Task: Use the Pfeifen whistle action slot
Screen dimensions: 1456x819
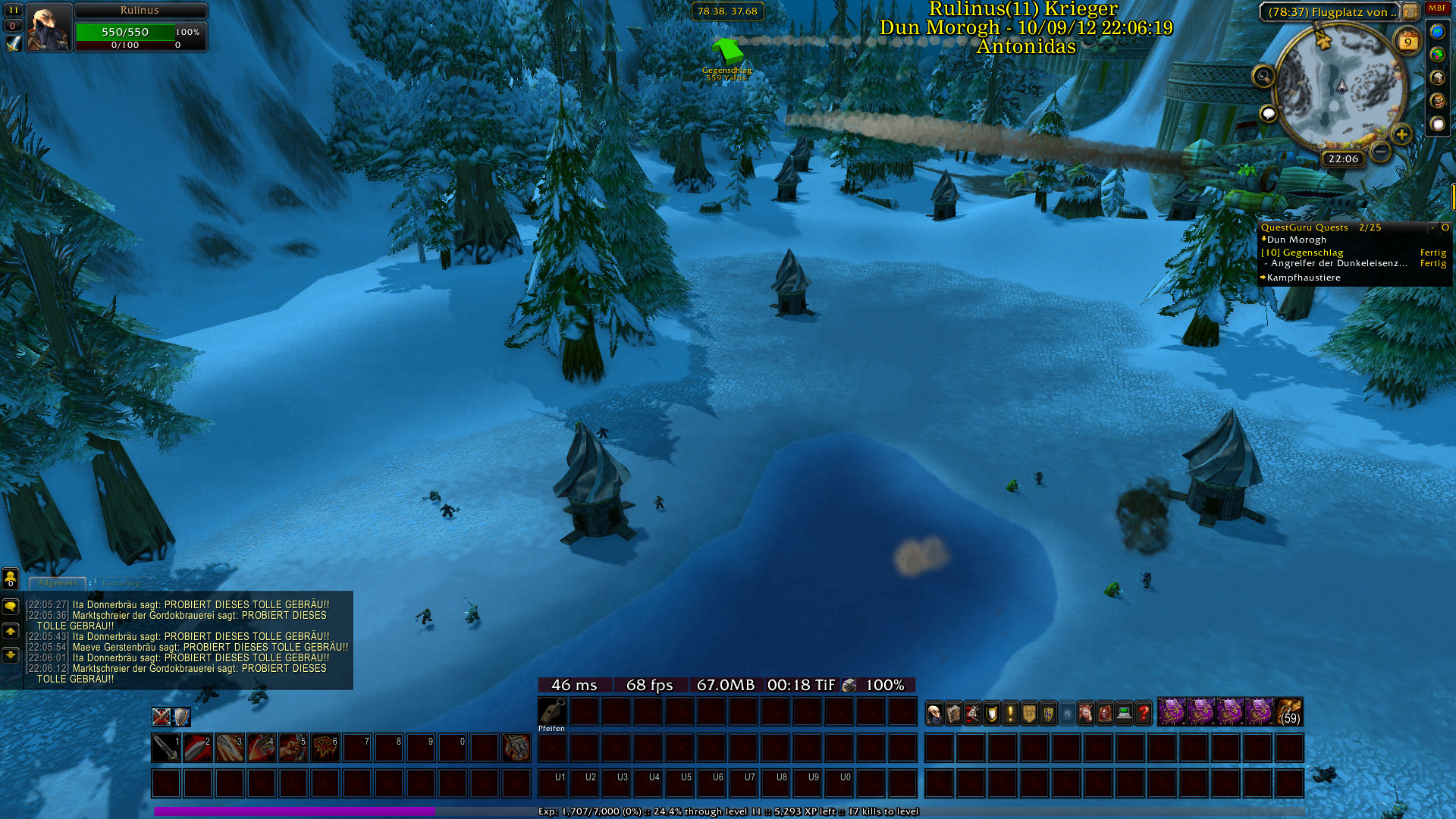Action: [552, 712]
